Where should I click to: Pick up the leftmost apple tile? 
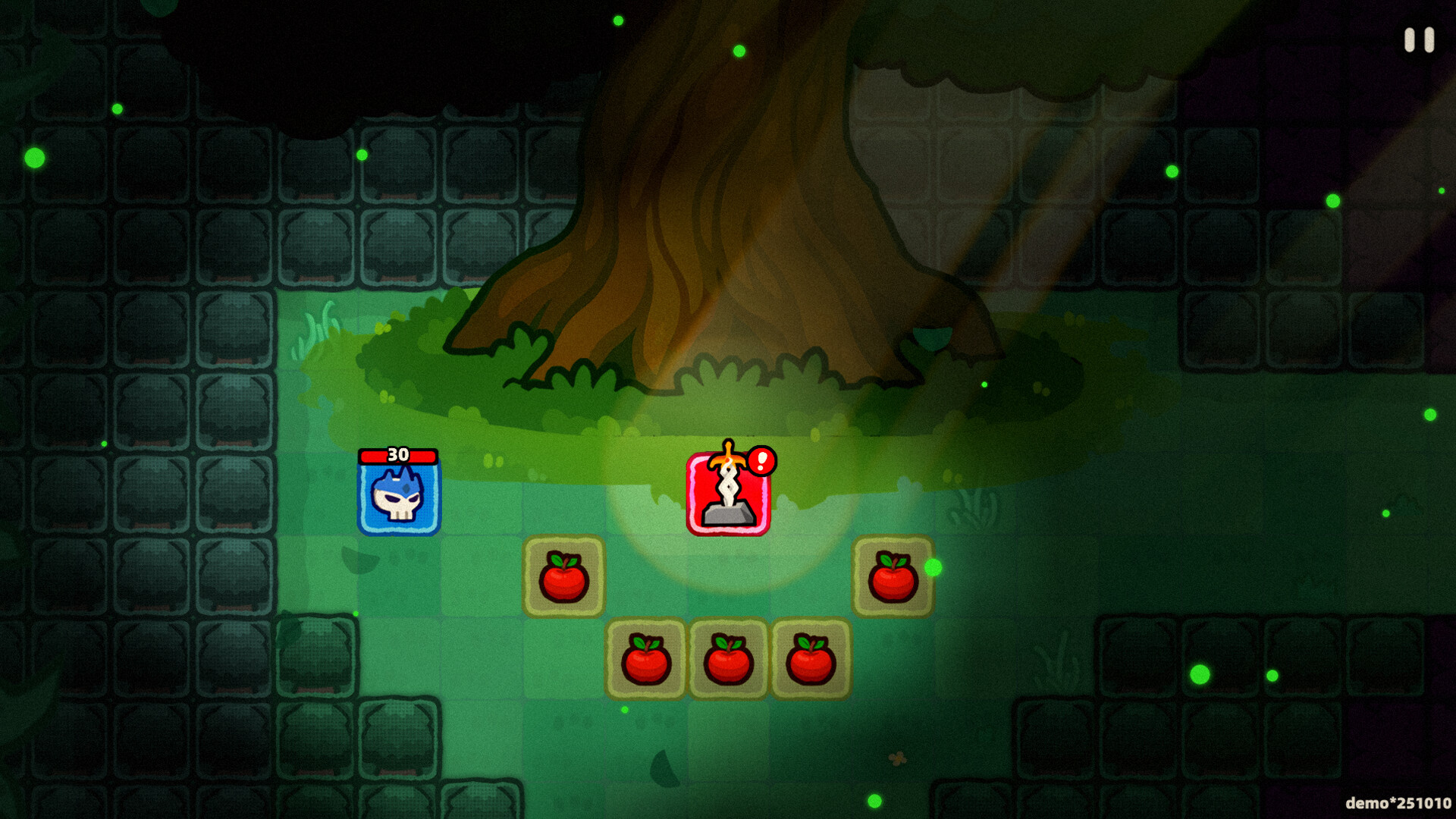pos(563,575)
